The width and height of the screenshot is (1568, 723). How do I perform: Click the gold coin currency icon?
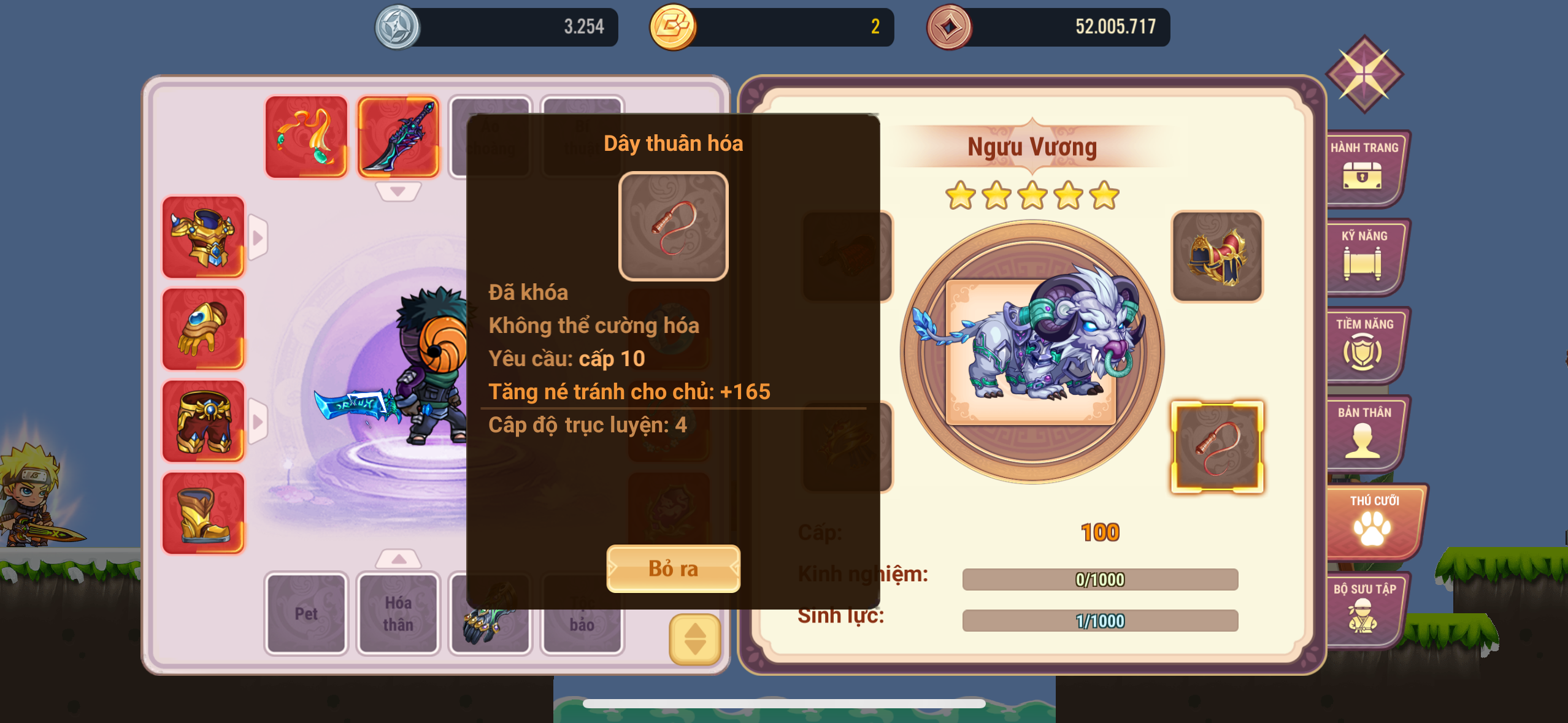click(x=673, y=27)
